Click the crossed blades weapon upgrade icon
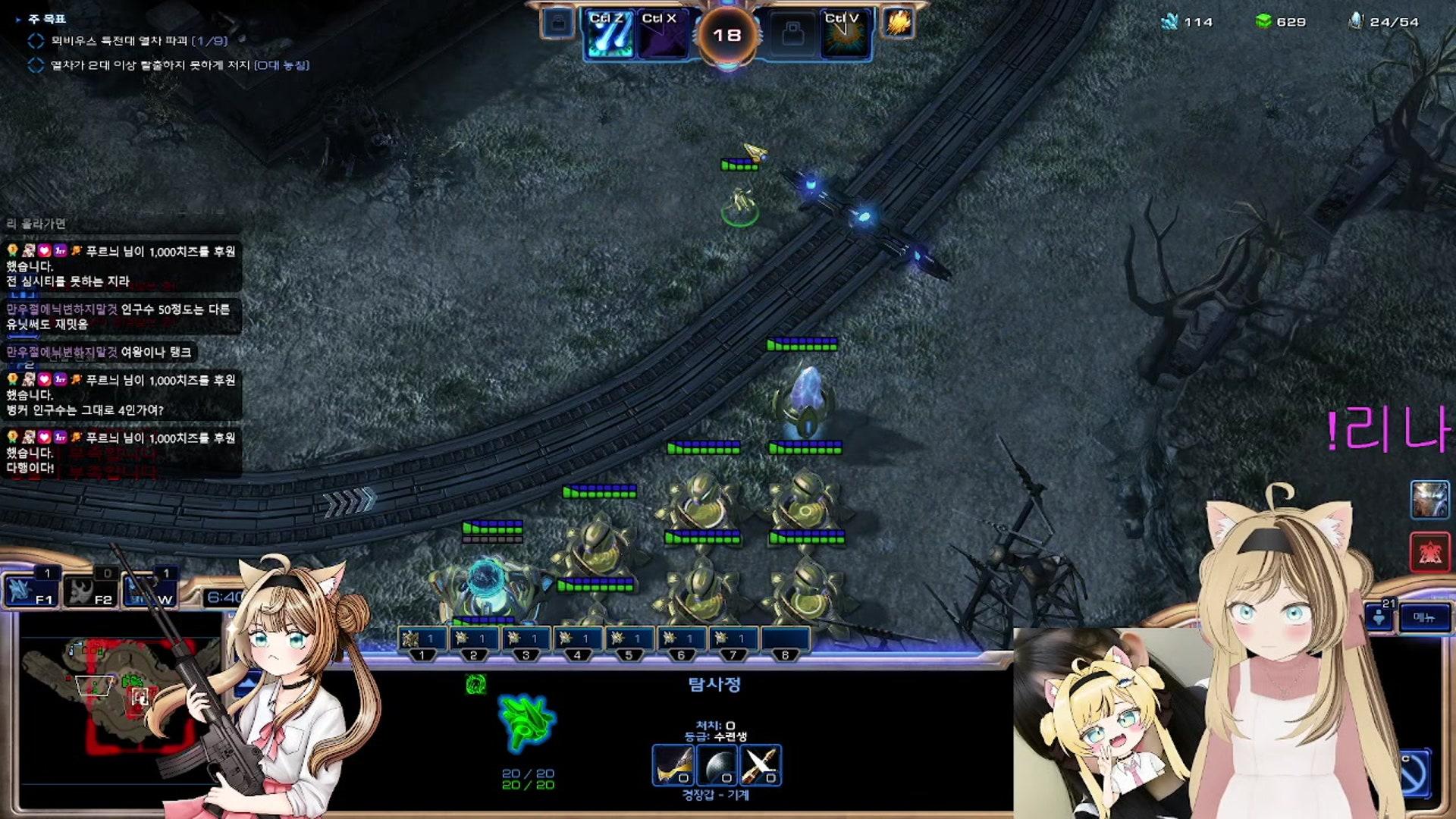This screenshot has height=819, width=1456. pos(761,765)
